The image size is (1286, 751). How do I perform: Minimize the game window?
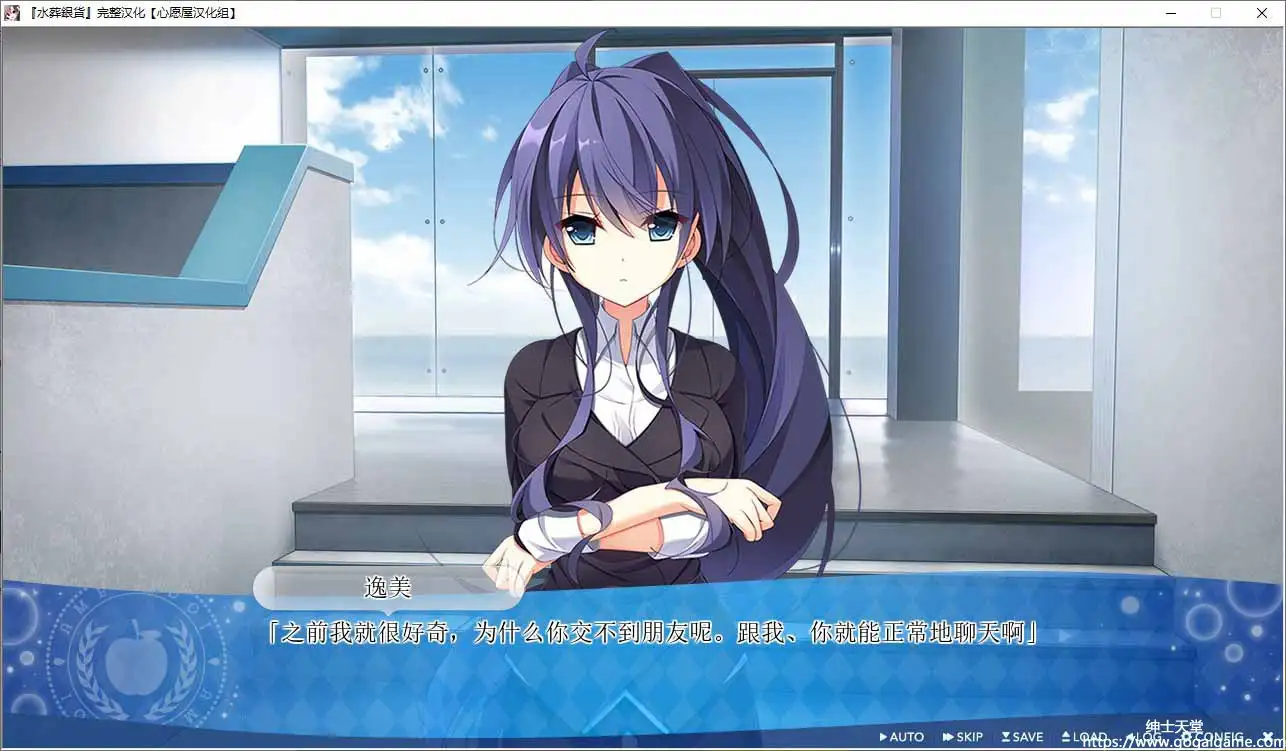click(1170, 13)
